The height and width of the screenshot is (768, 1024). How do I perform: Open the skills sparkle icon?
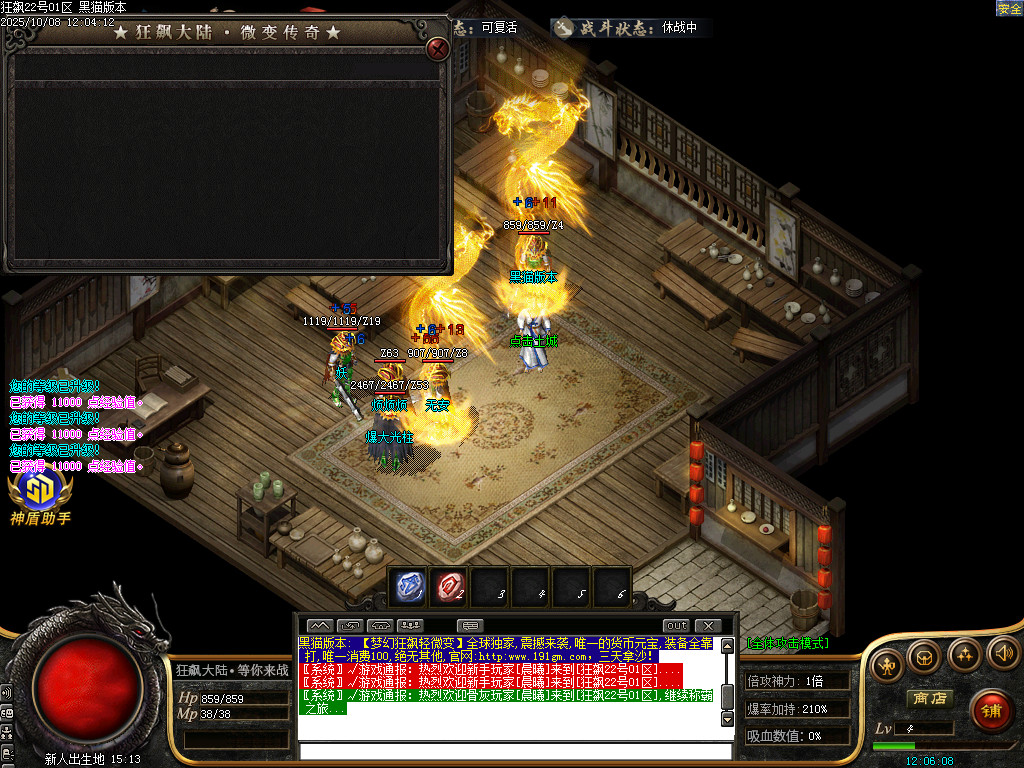click(x=963, y=655)
